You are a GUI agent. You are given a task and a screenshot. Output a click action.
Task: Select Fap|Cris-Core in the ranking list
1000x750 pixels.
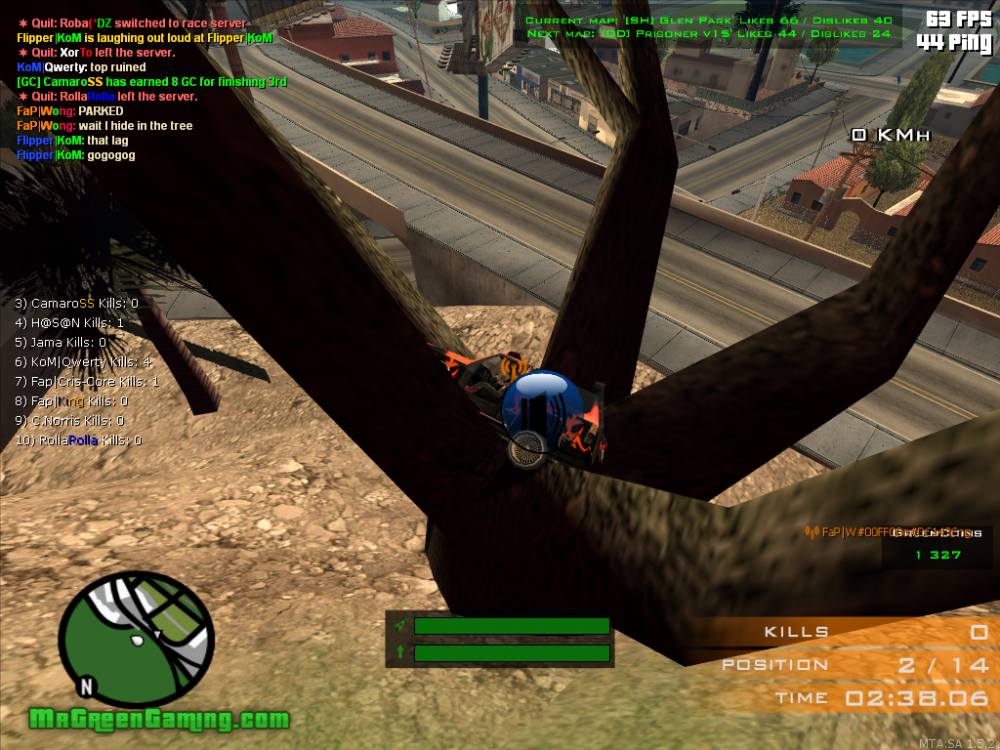click(x=87, y=382)
